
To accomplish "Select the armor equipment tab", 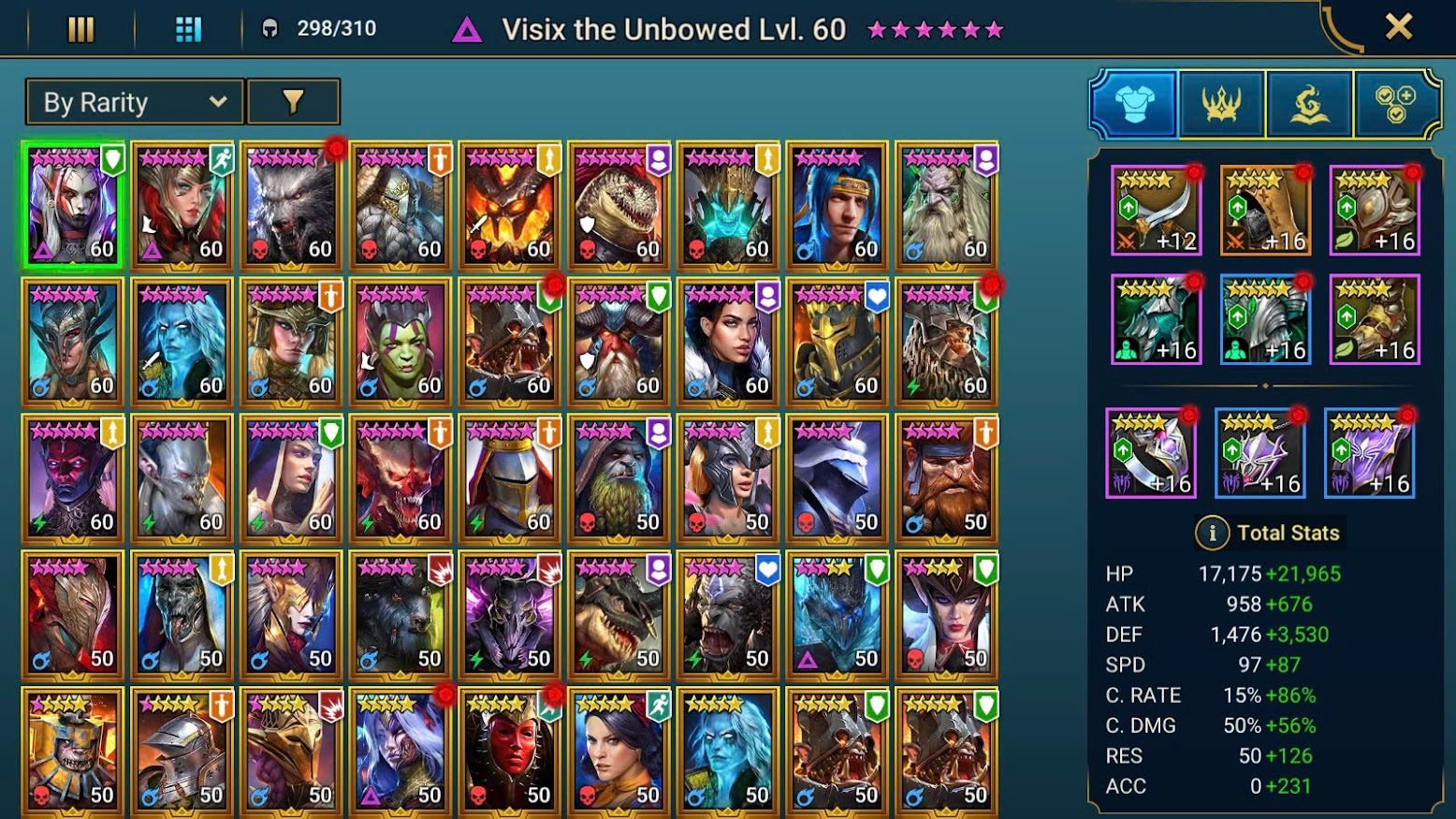I will coord(1134,104).
